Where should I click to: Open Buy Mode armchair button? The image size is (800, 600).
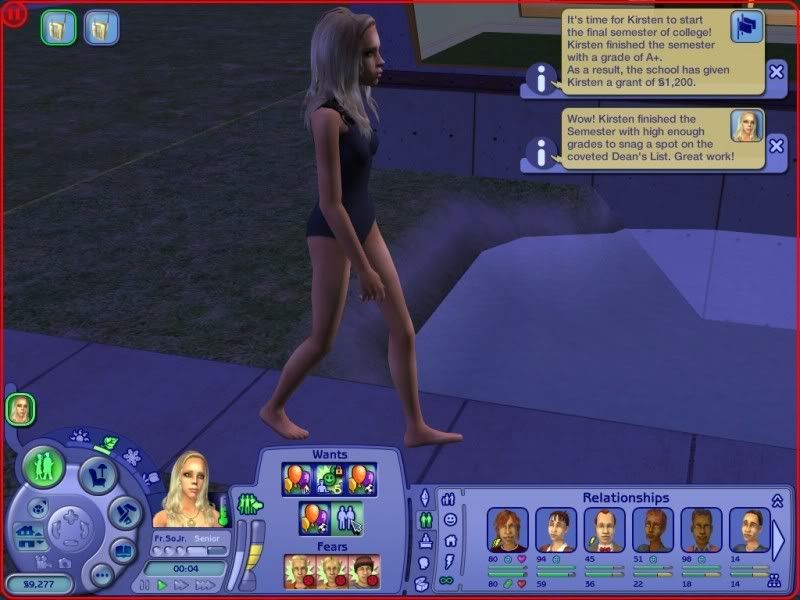(x=100, y=472)
